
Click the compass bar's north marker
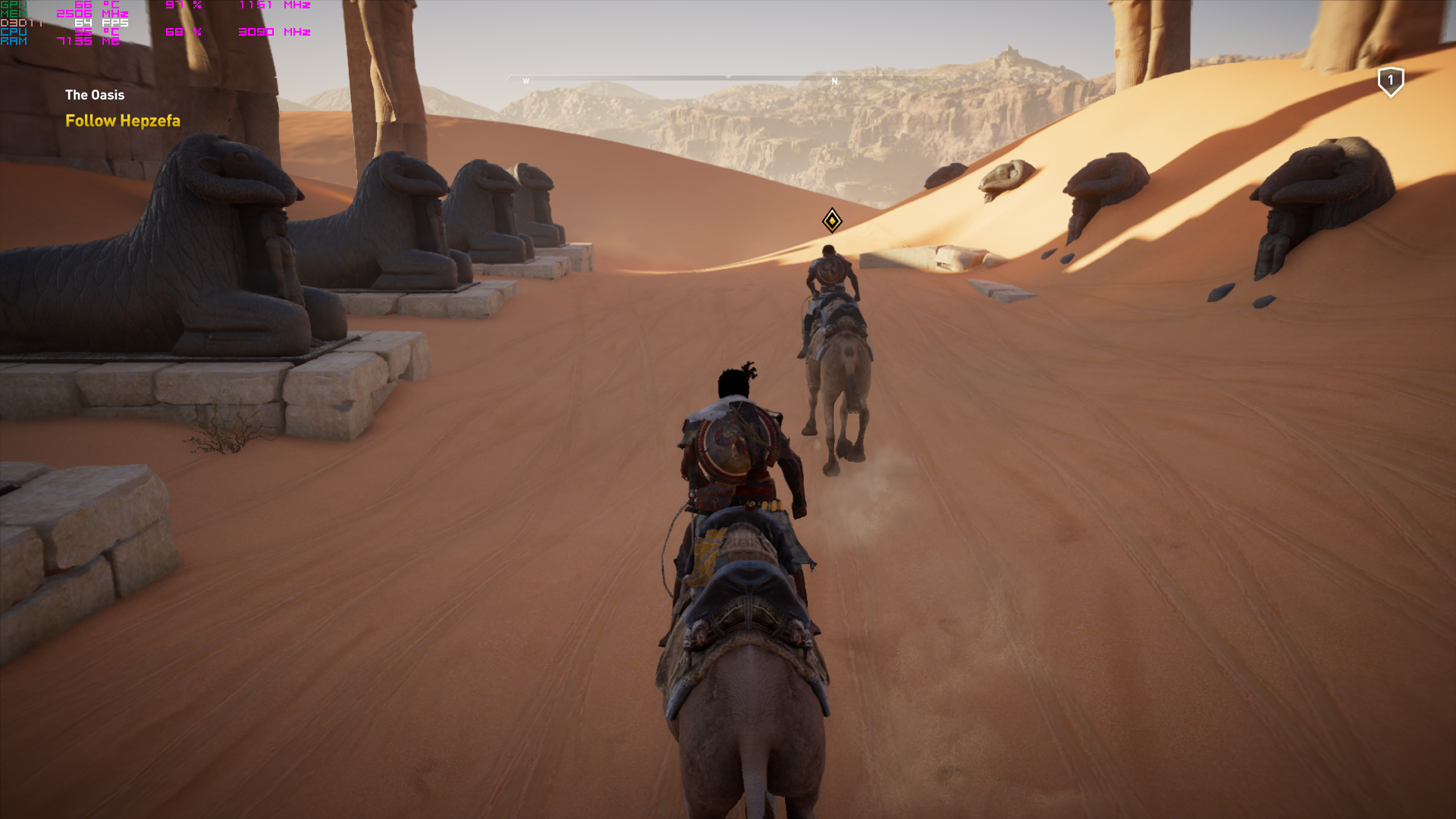834,81
